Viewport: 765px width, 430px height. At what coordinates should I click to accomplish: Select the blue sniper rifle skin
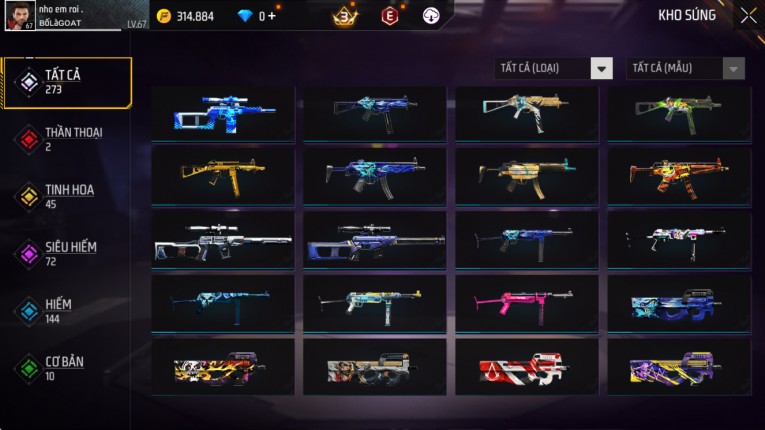(x=223, y=112)
